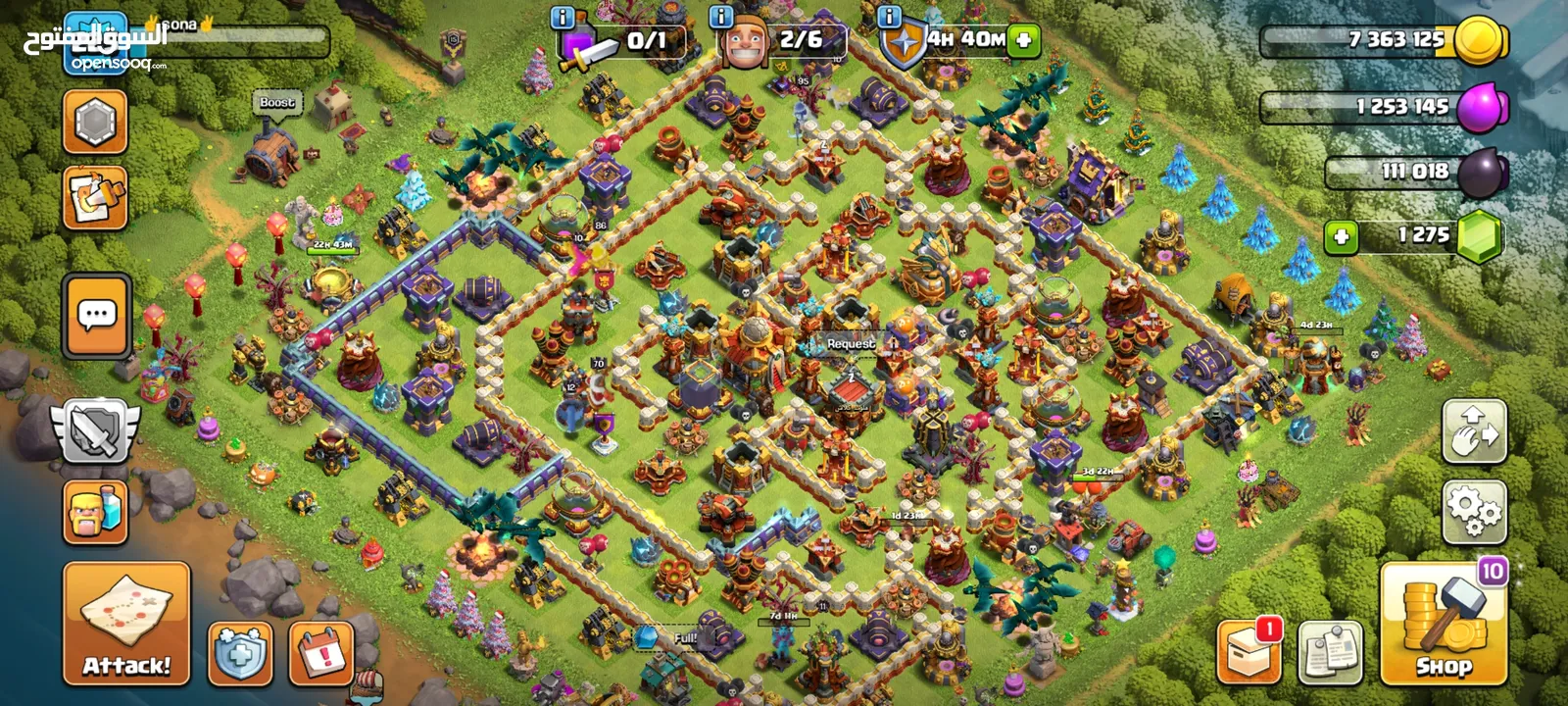Open the orange cards and pointer button
The height and width of the screenshot is (706, 1568).
(x=95, y=197)
